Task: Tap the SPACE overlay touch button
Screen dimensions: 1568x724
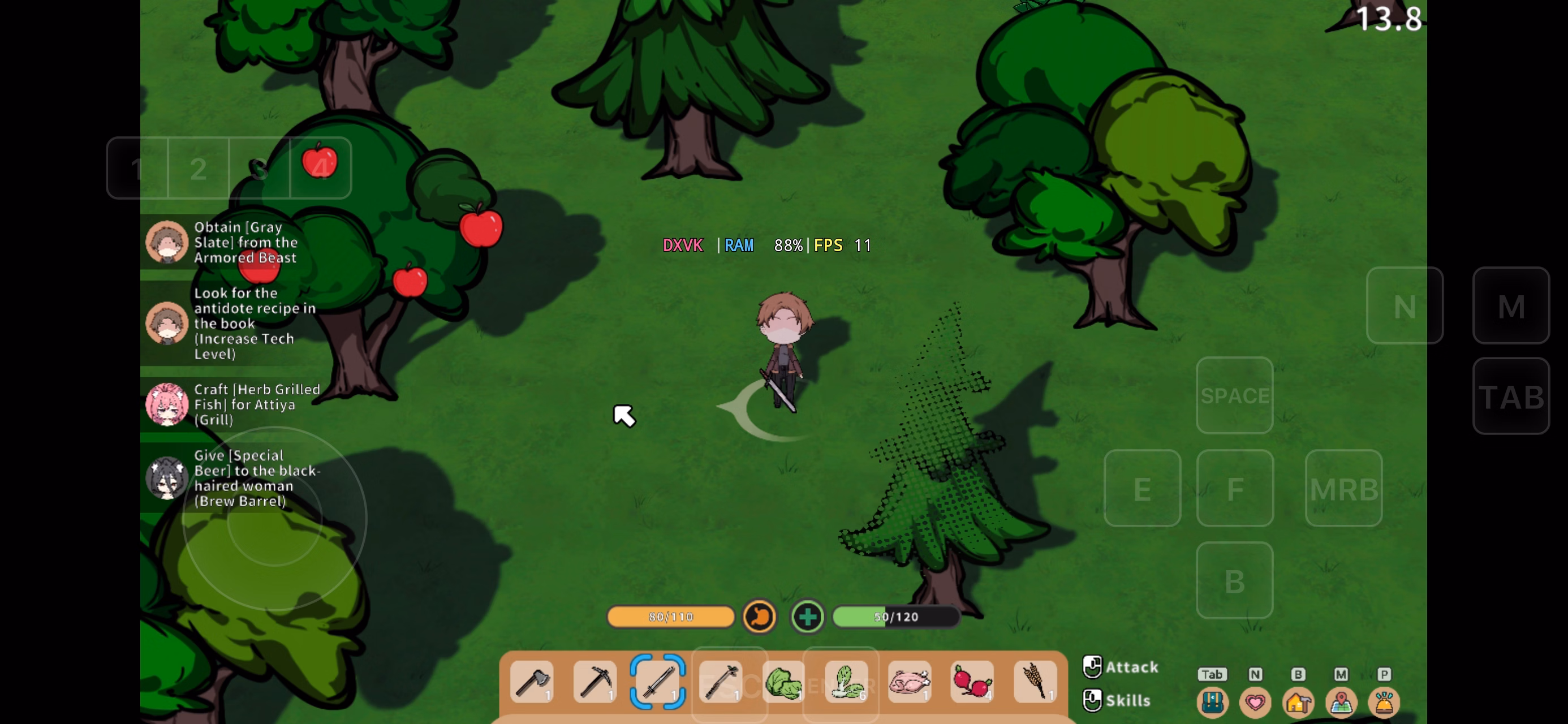Action: tap(1234, 396)
